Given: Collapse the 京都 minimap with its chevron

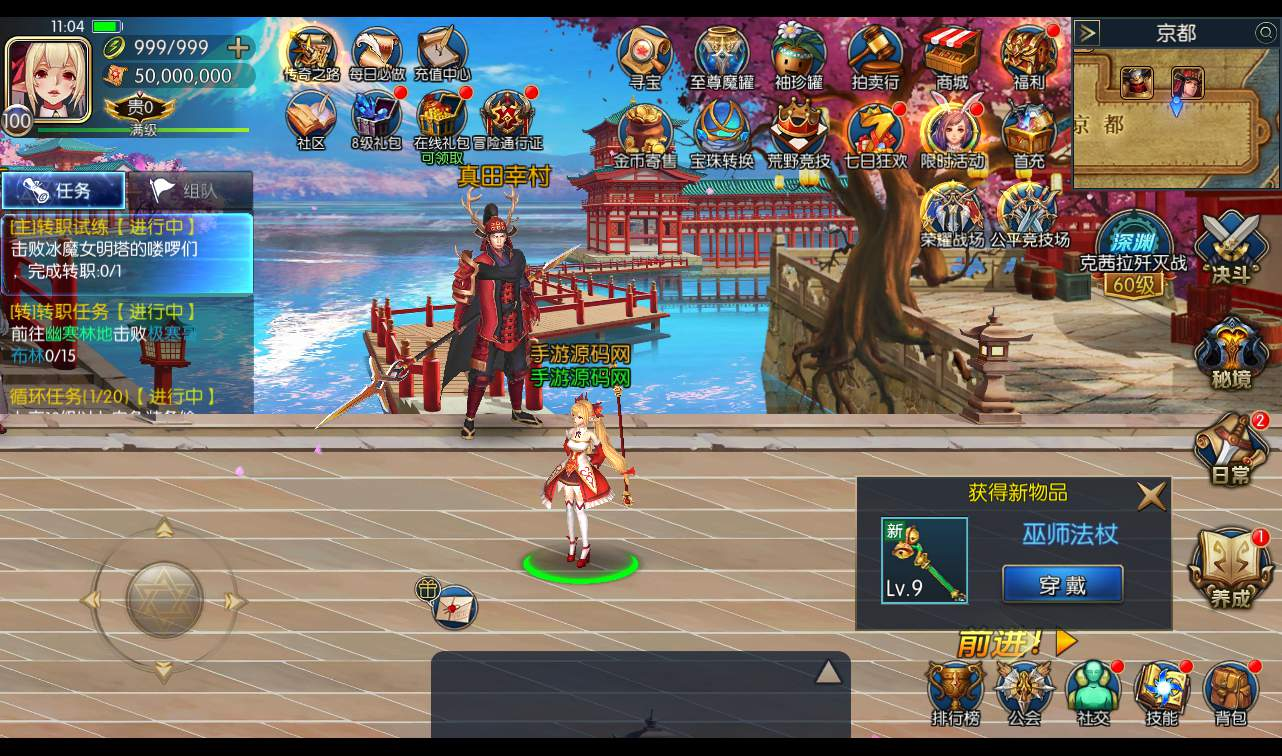Looking at the screenshot, I should (x=1086, y=30).
